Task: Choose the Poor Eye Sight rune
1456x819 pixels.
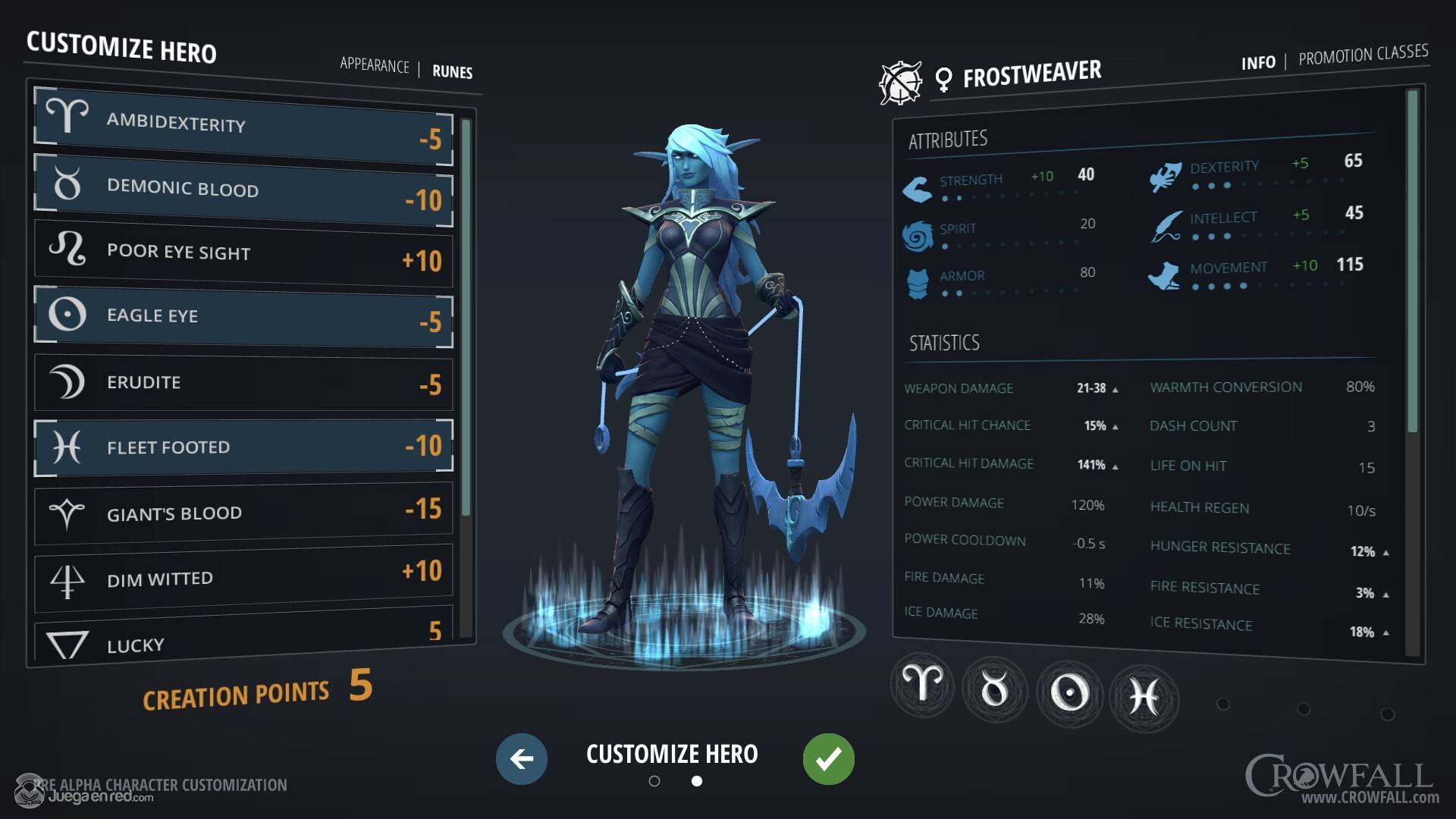Action: [x=243, y=254]
